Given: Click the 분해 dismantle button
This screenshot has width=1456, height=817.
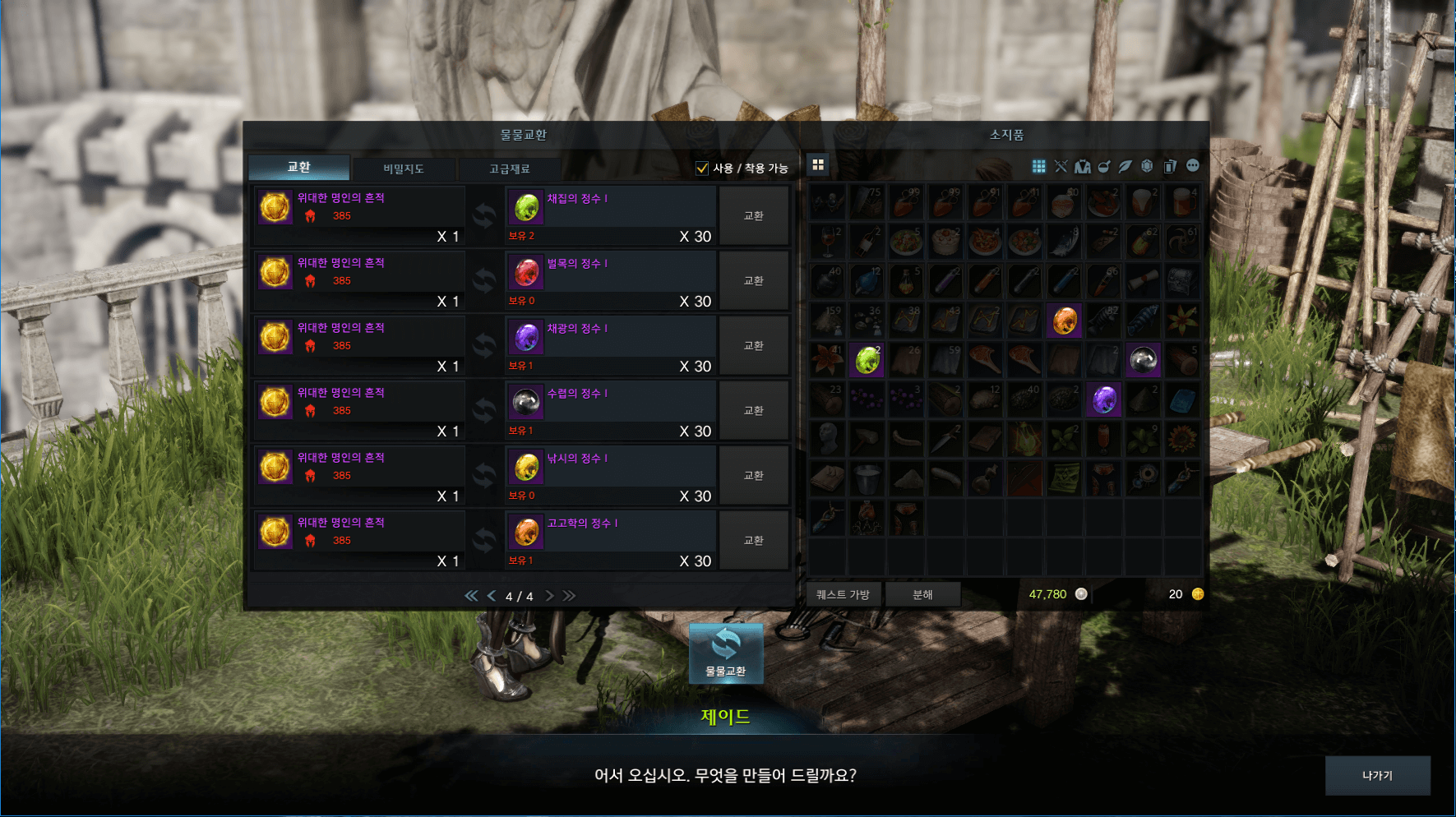Looking at the screenshot, I should pos(922,594).
